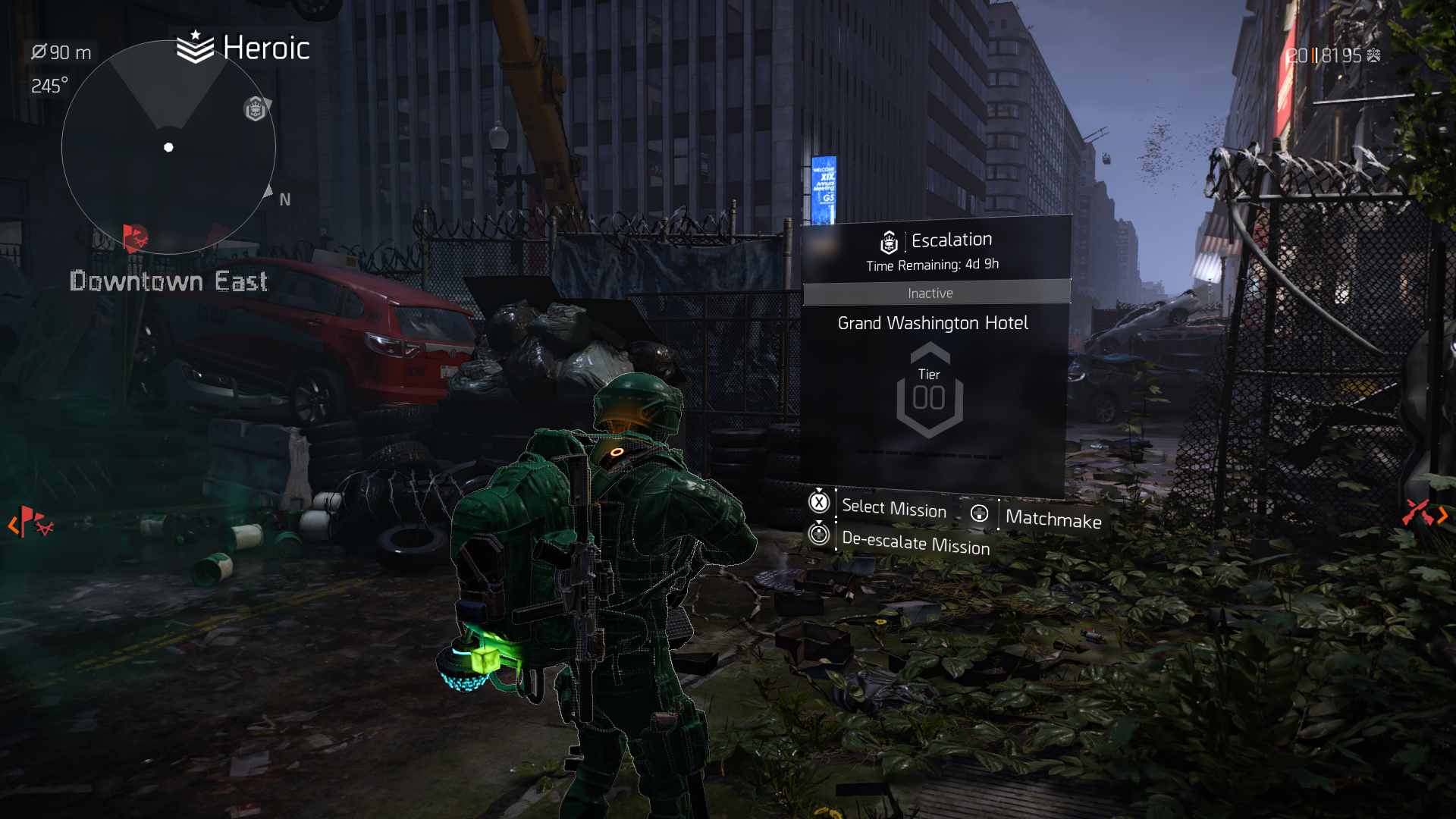Screen dimensions: 1456x819
Task: Click the Heroic difficulty rank indicator
Action: 243,49
